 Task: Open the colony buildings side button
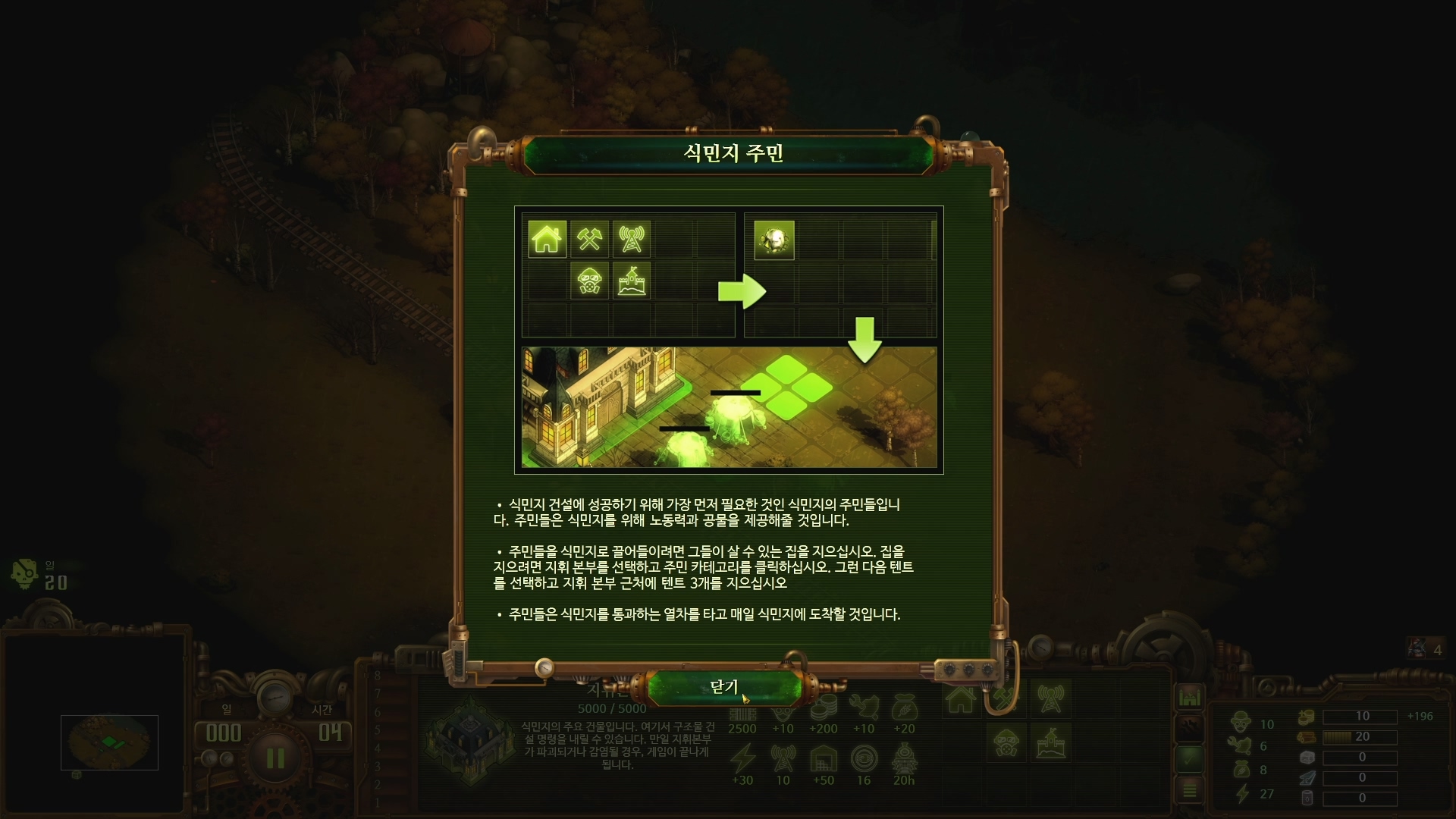1189,696
